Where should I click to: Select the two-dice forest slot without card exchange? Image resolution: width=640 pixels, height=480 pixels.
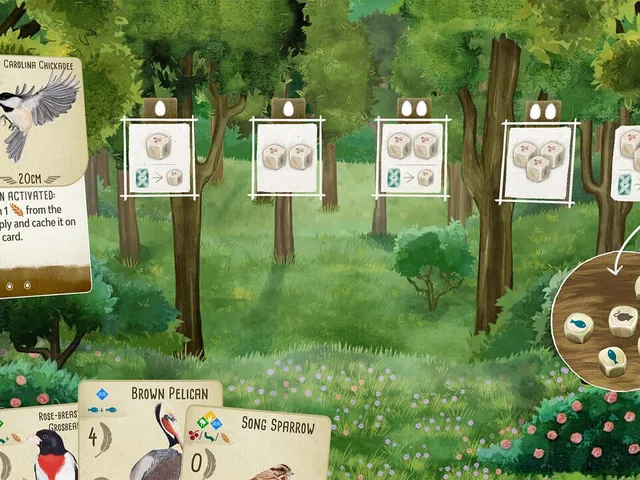287,157
